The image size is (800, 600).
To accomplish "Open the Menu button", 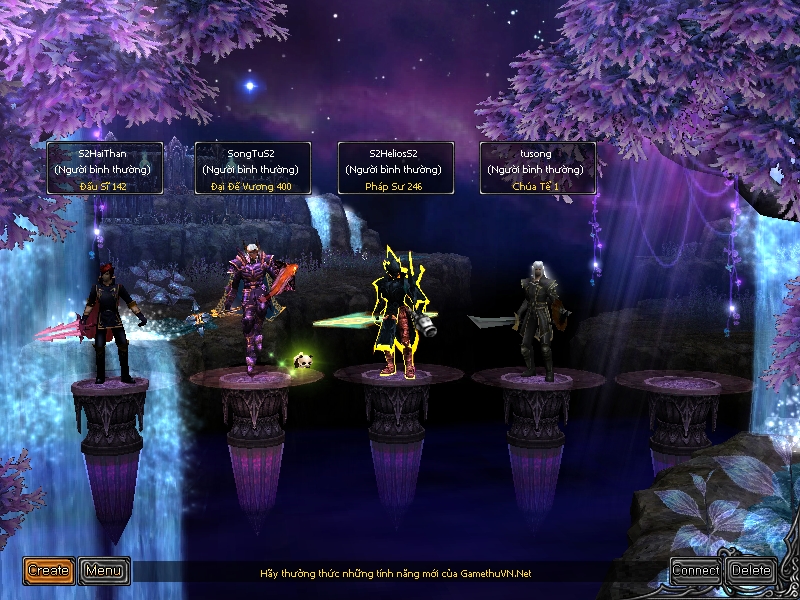I will (x=104, y=571).
